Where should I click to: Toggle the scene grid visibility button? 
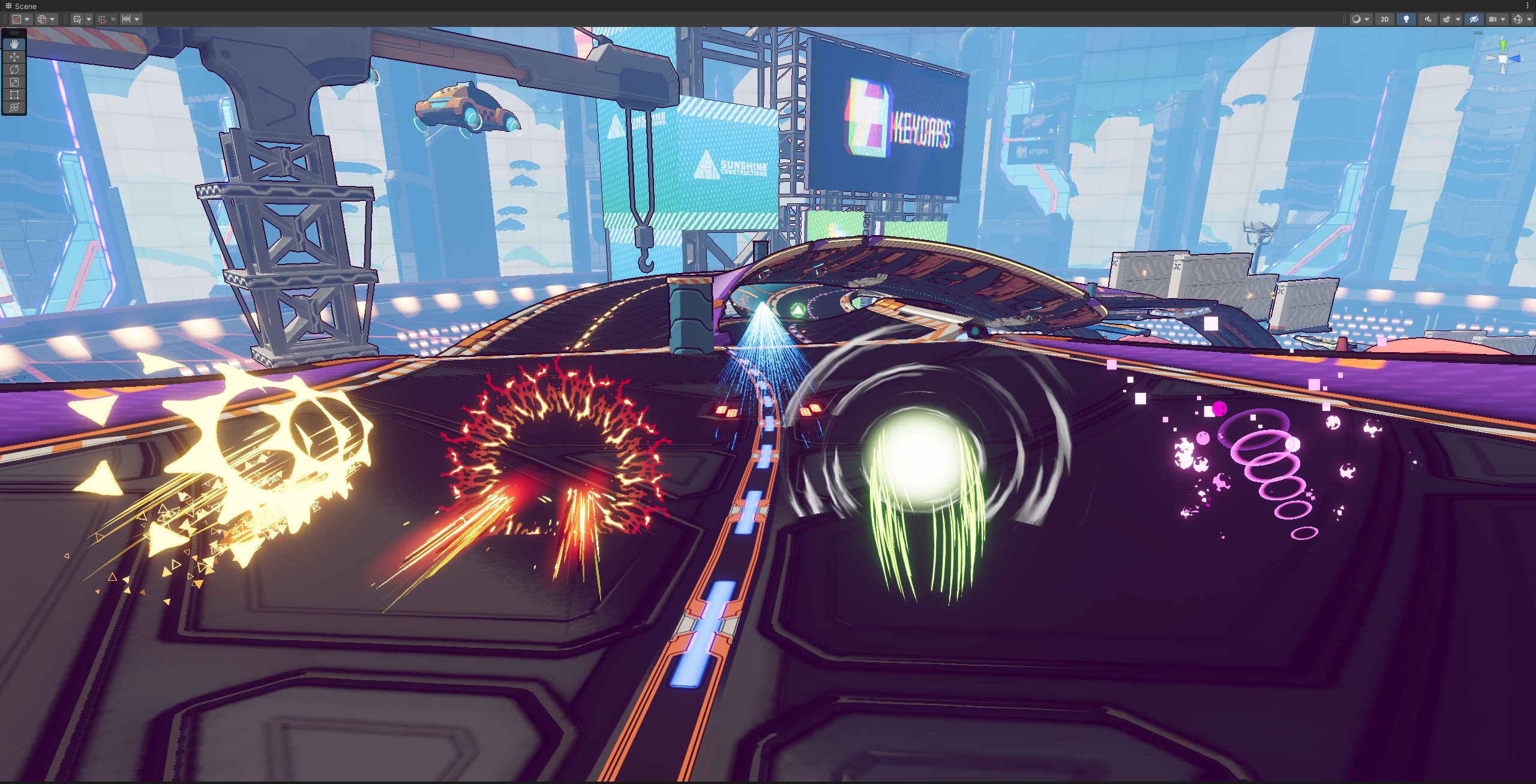point(77,19)
